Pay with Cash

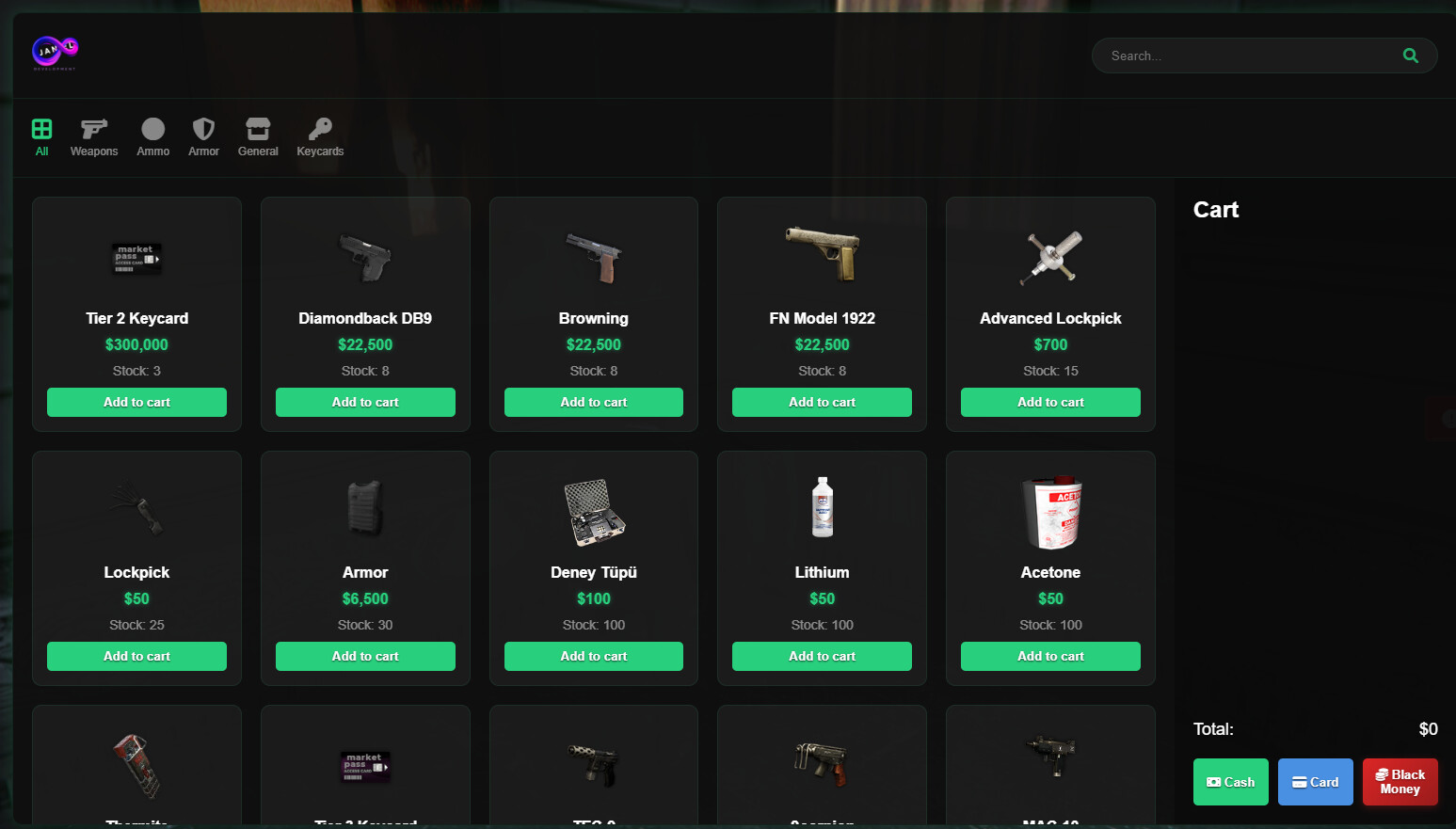pyautogui.click(x=1230, y=782)
